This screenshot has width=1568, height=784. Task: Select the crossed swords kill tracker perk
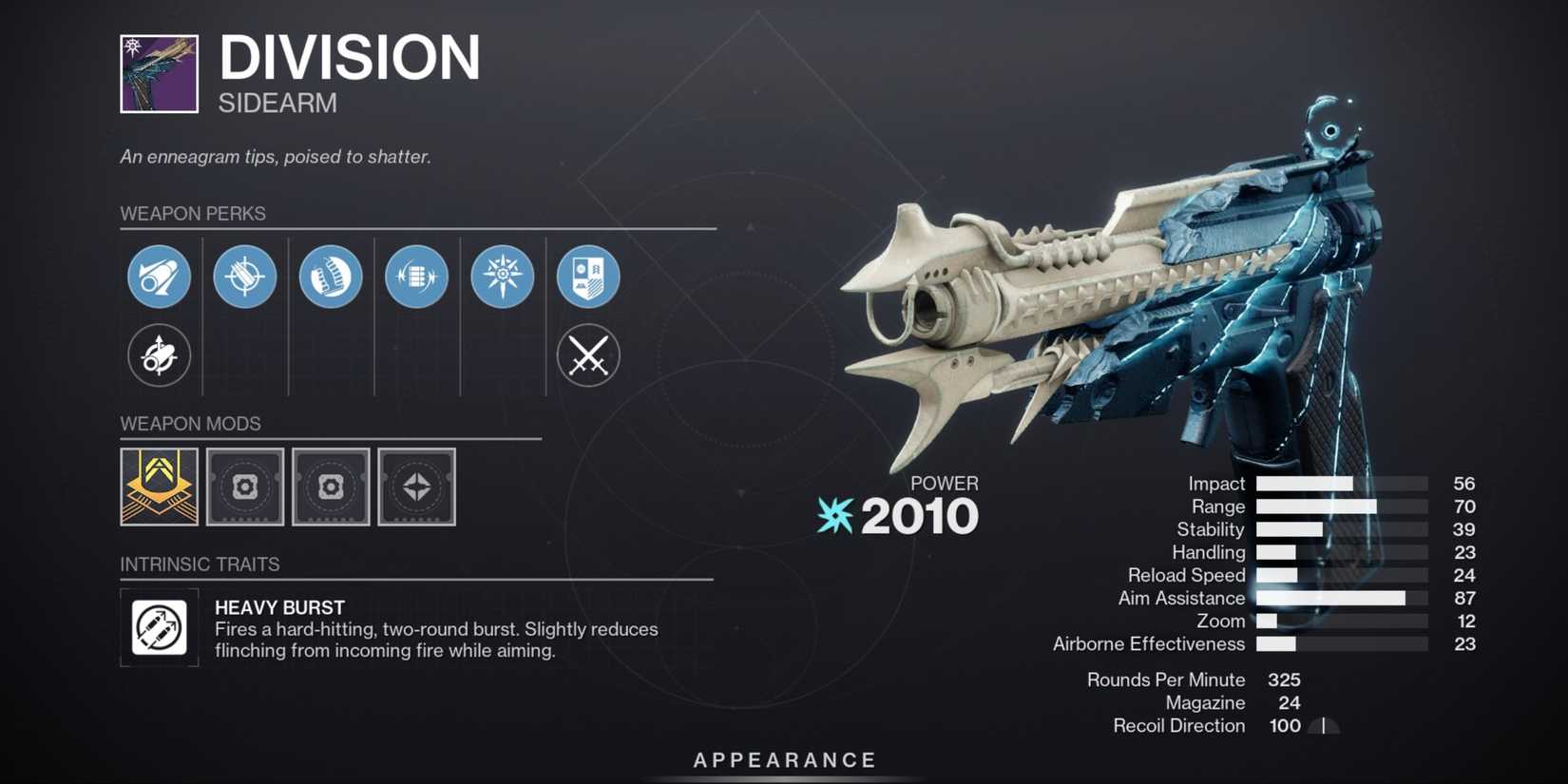click(589, 356)
